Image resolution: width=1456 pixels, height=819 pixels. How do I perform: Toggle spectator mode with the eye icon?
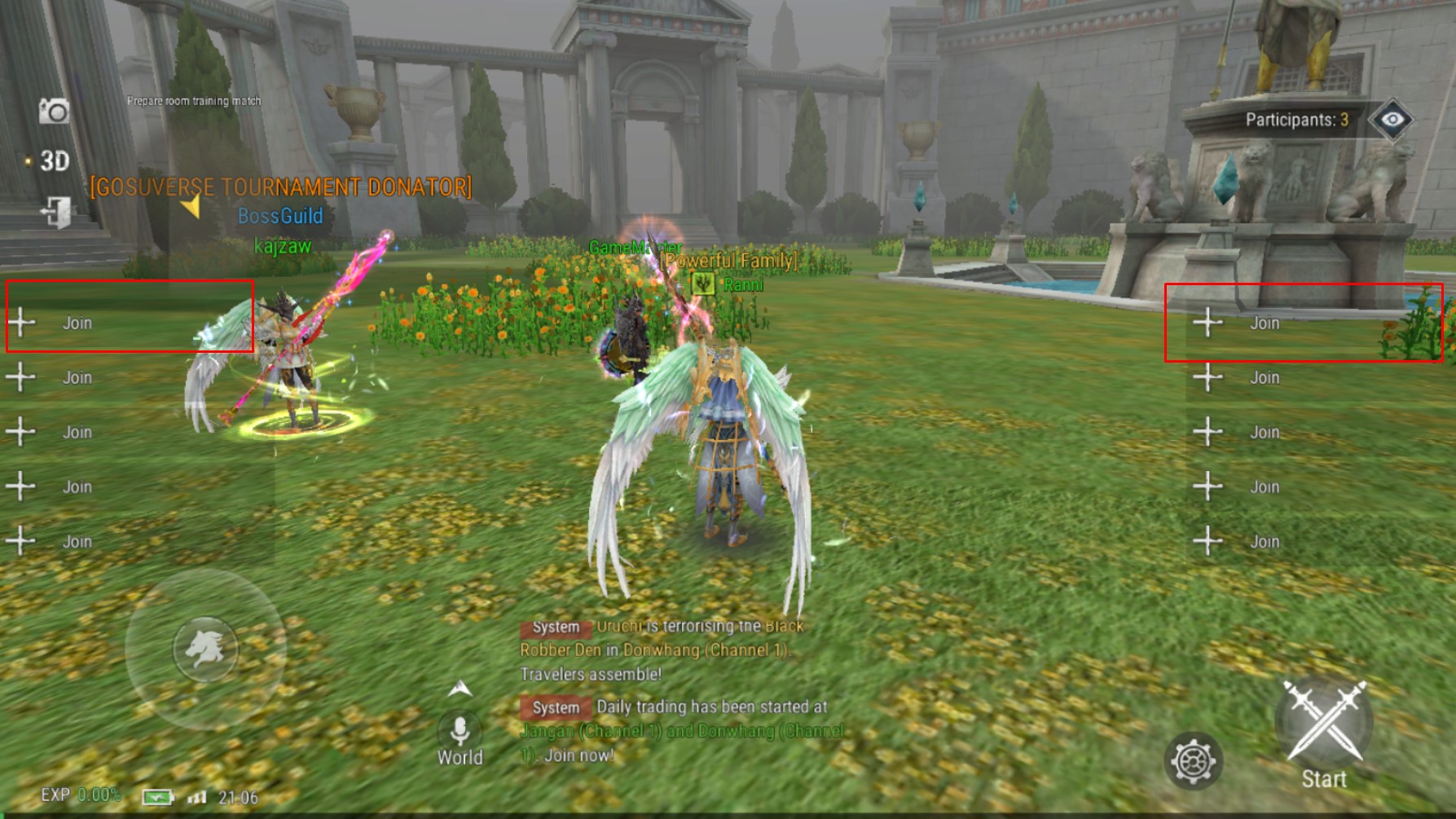pyautogui.click(x=1392, y=120)
